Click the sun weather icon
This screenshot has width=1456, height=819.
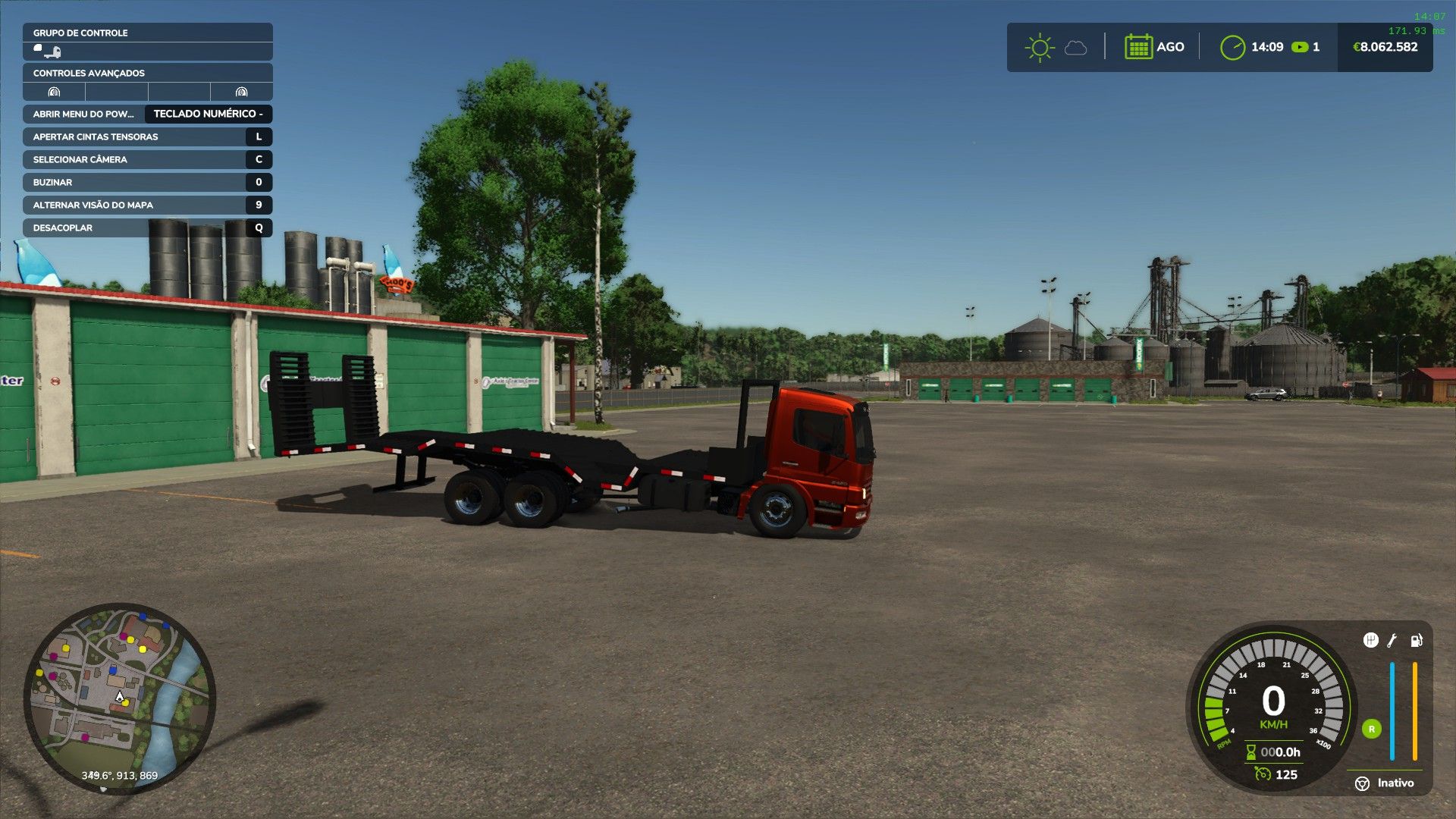pyautogui.click(x=1039, y=47)
